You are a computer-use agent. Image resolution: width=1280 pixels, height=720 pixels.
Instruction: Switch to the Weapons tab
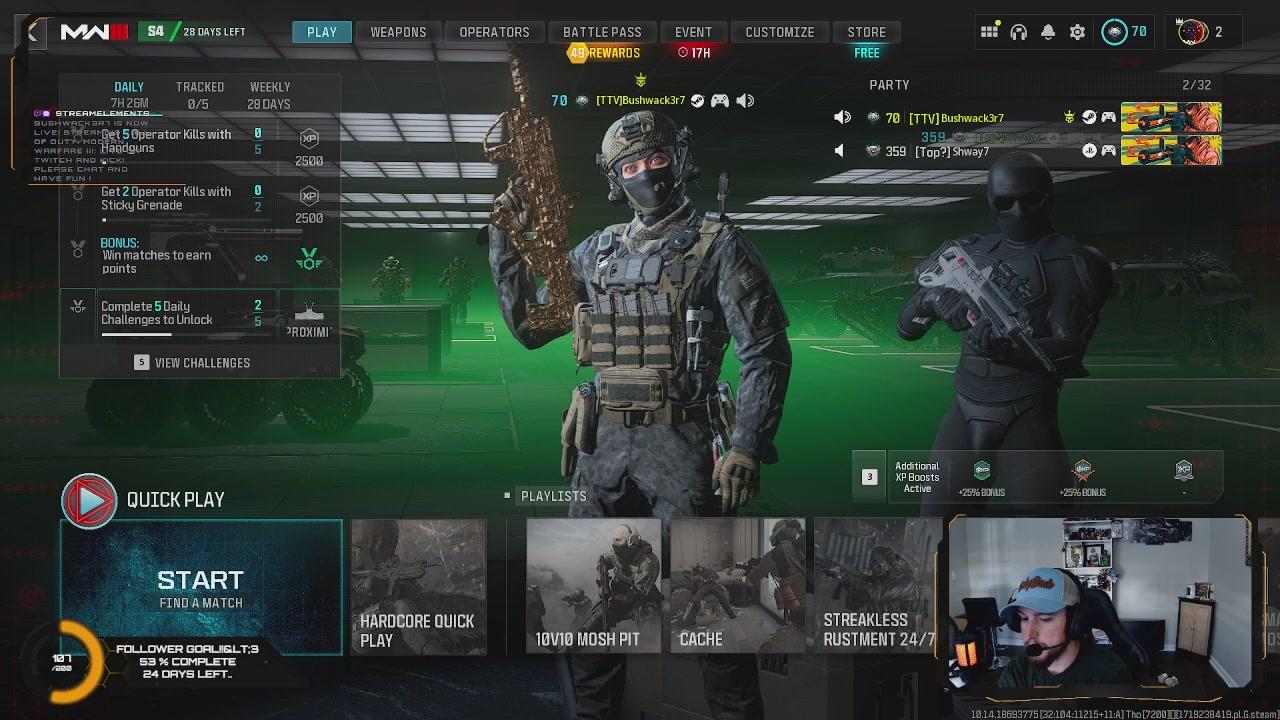[399, 31]
